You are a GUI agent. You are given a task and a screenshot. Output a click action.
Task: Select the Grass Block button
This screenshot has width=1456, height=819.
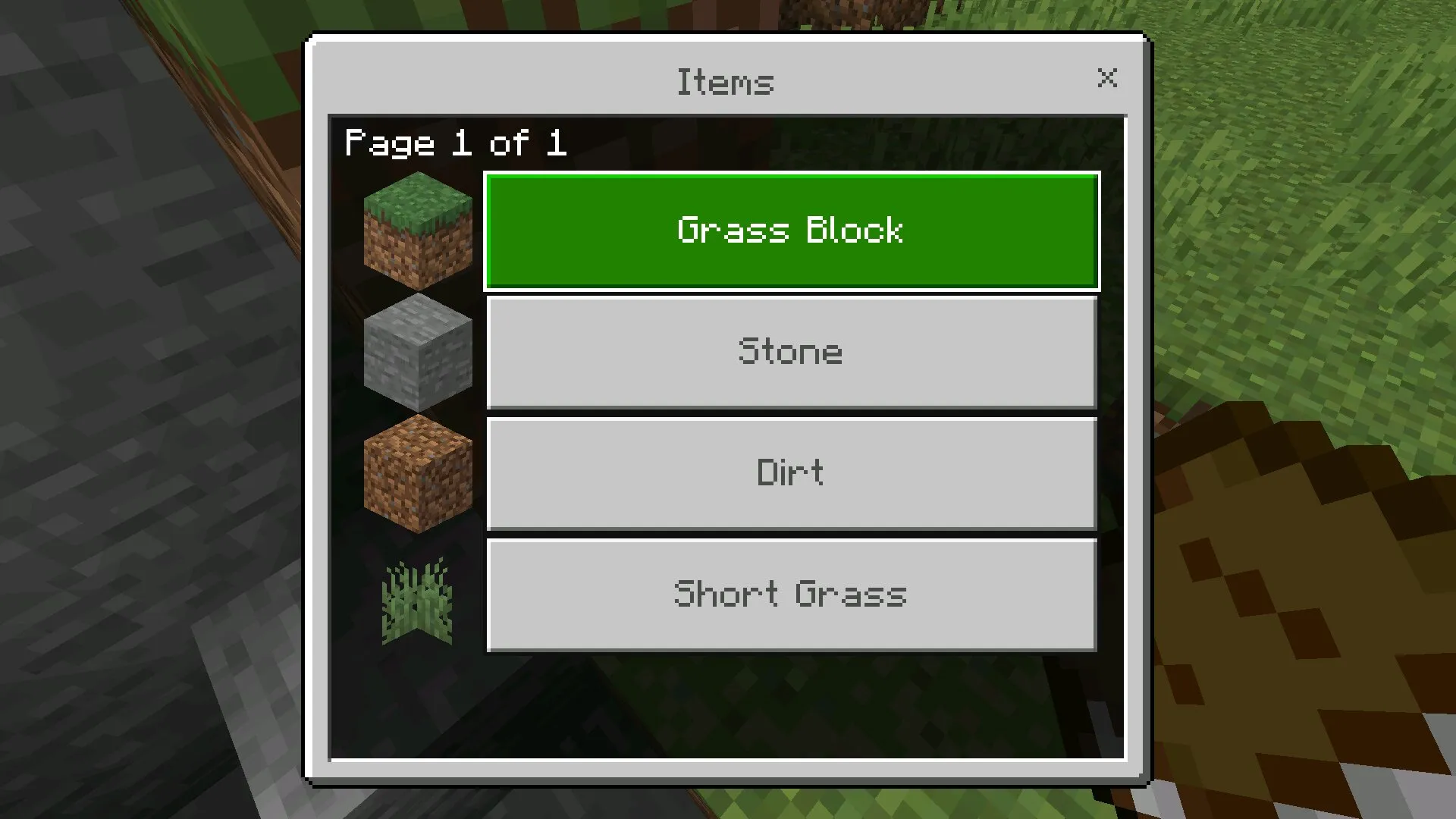coord(792,231)
